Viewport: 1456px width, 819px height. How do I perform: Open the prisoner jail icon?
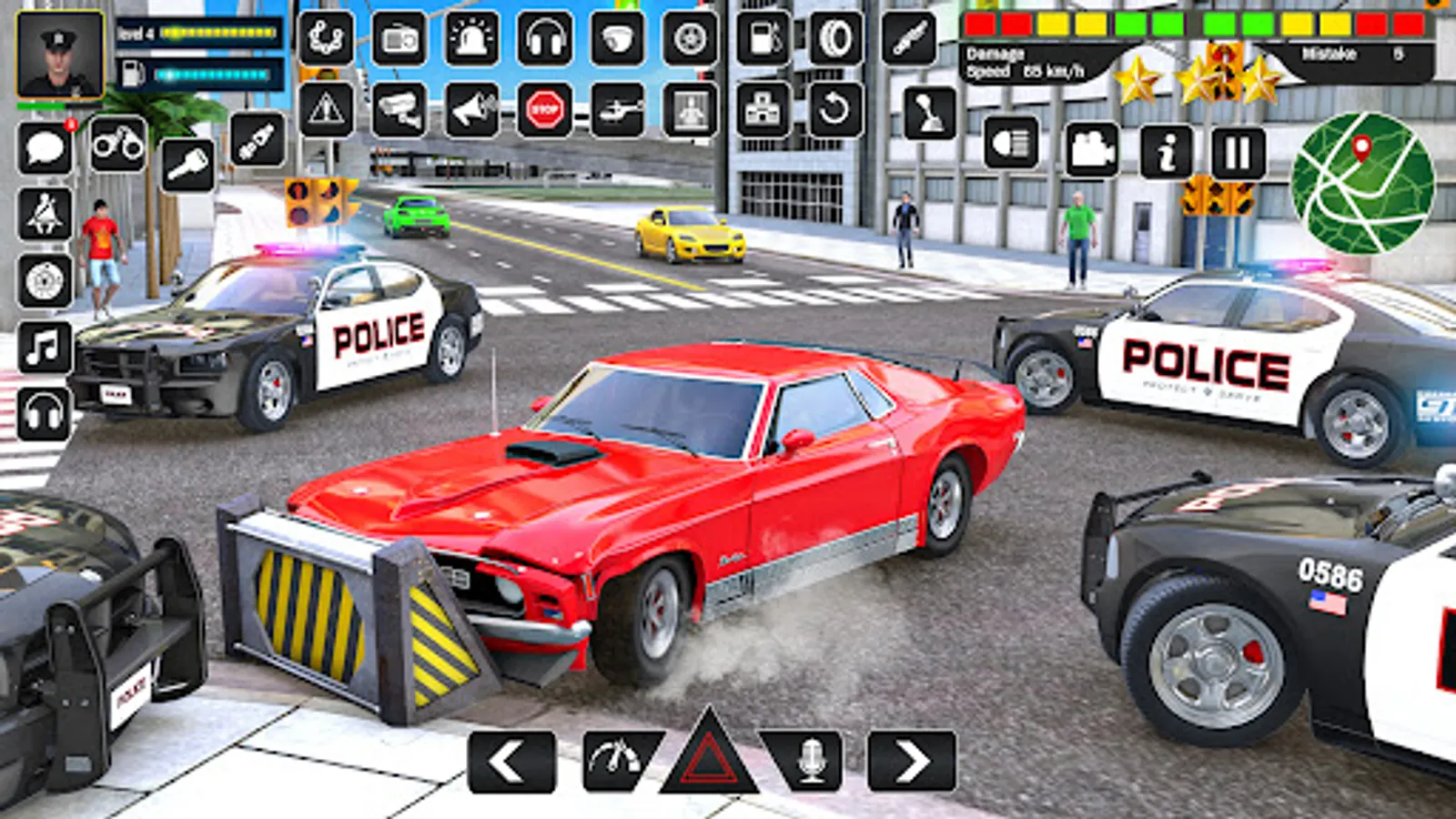(x=689, y=107)
